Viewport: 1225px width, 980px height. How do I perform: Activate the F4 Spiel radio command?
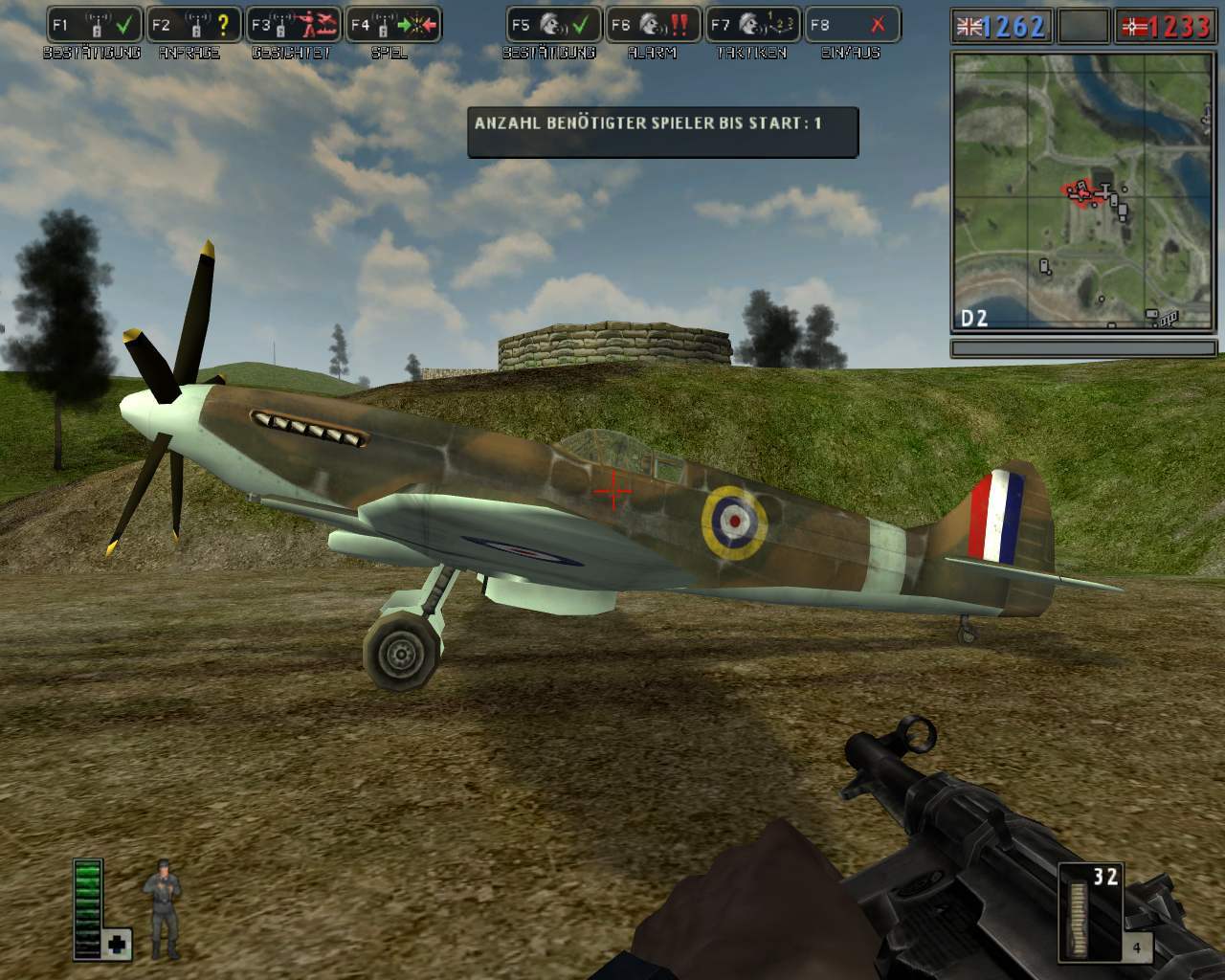(392, 25)
